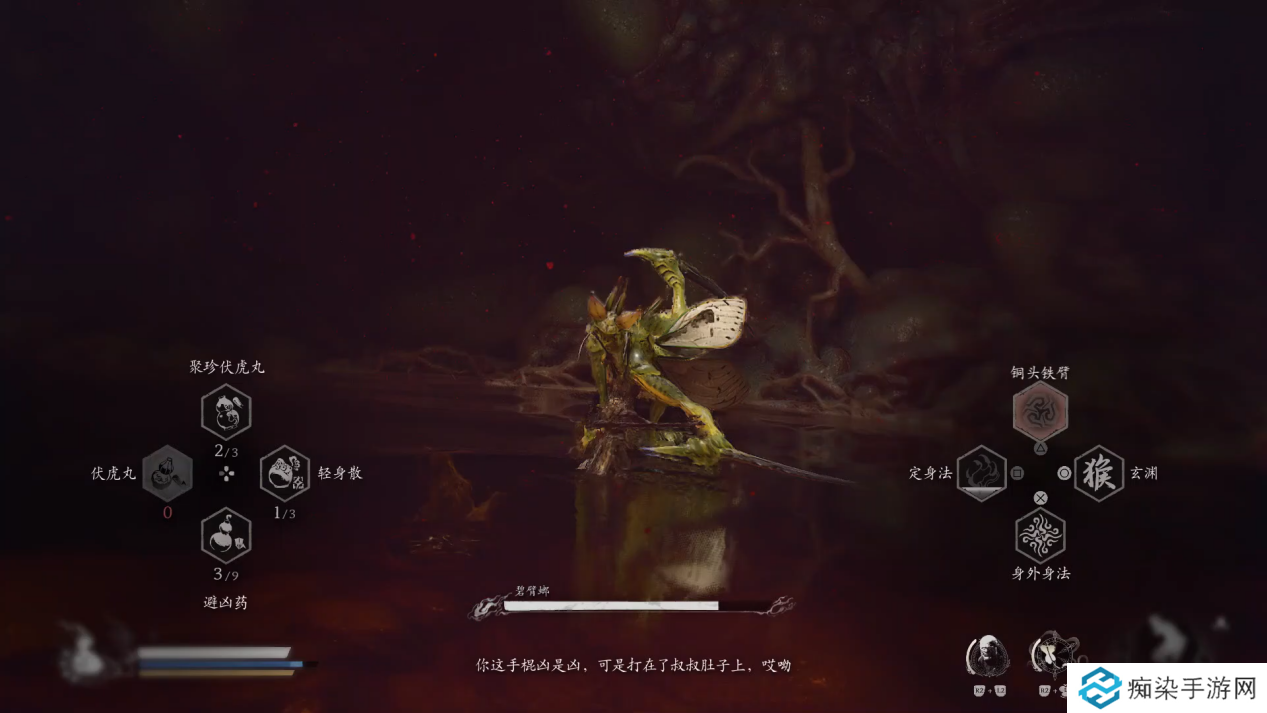The width and height of the screenshot is (1267, 713).
Task: Activate the 铜头铁臂 spell
Action: 1040,411
